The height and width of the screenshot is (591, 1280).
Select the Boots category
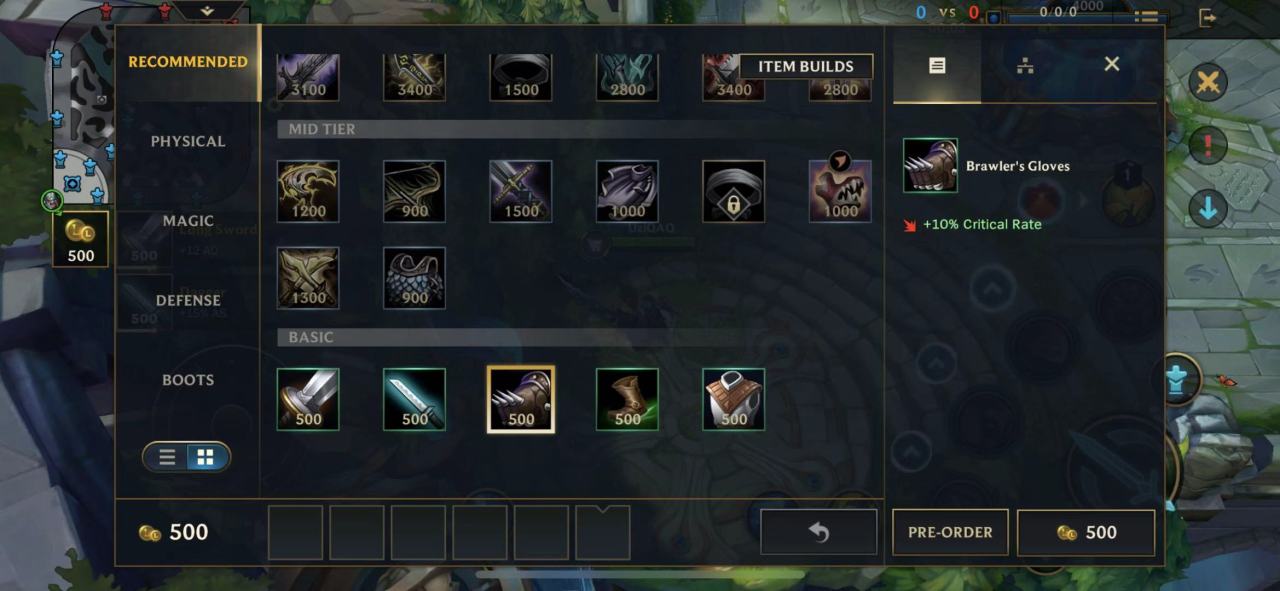188,380
